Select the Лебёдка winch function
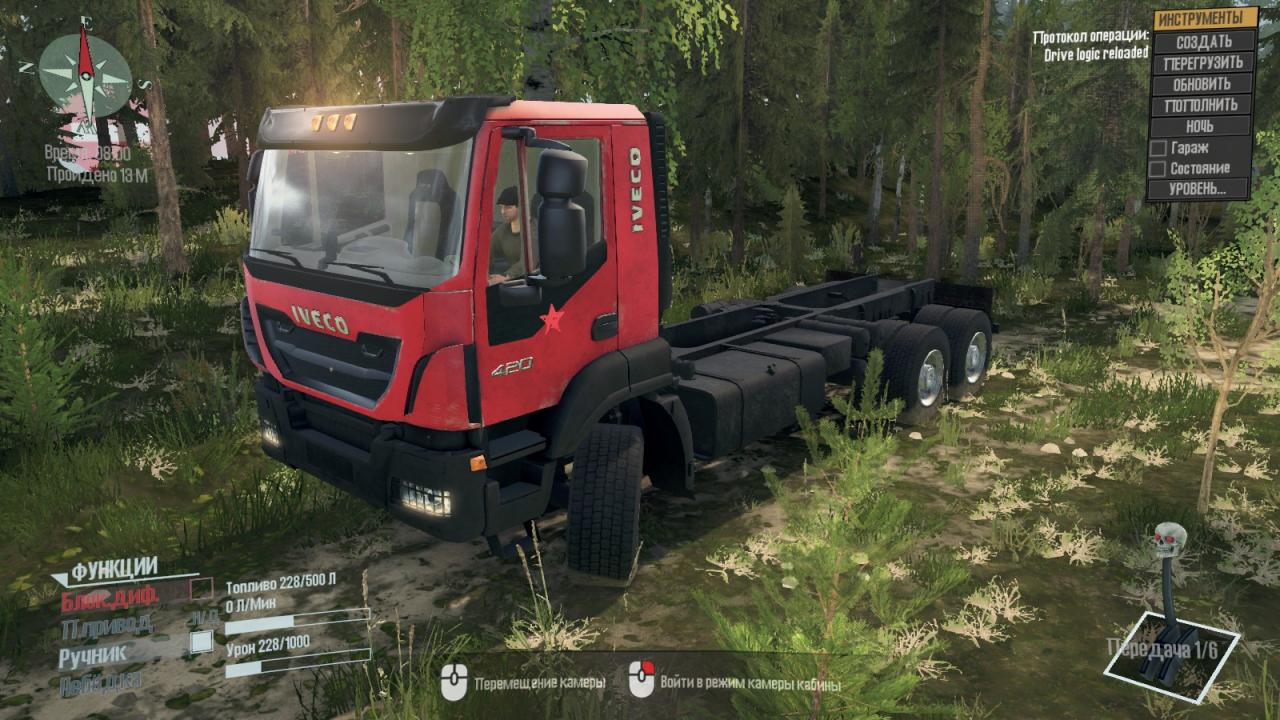This screenshot has width=1280, height=720. 100,682
